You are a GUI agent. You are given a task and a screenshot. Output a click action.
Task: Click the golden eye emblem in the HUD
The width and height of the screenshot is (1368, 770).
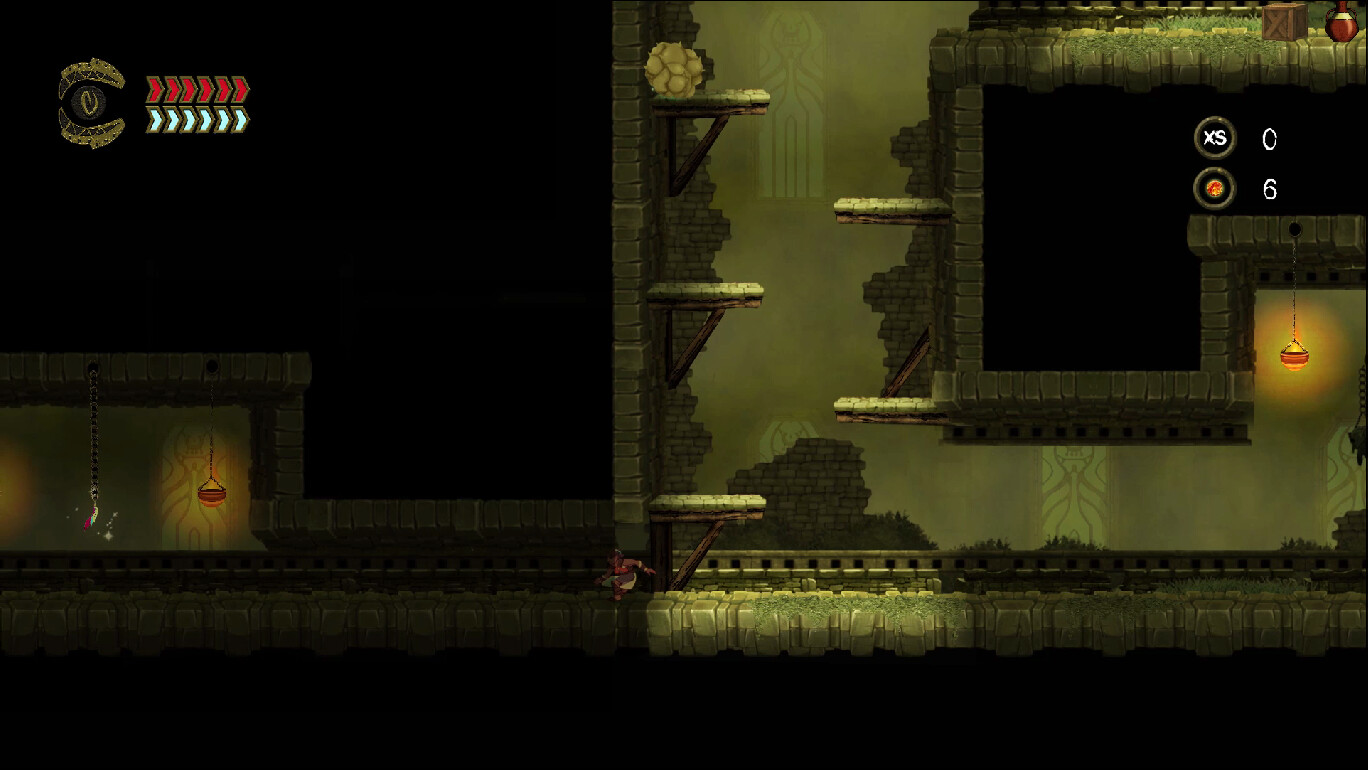point(88,100)
